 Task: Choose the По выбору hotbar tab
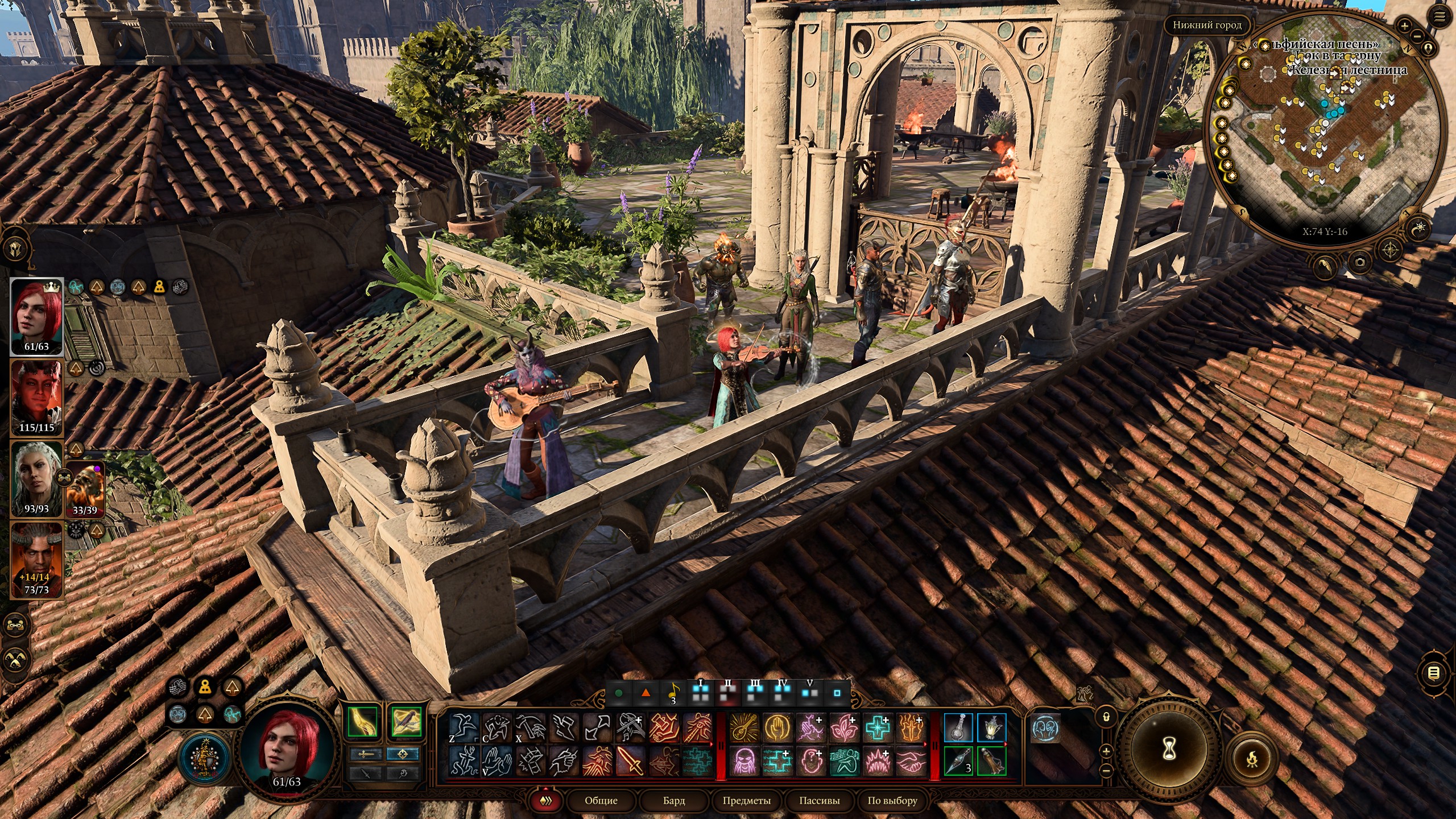pos(892,800)
